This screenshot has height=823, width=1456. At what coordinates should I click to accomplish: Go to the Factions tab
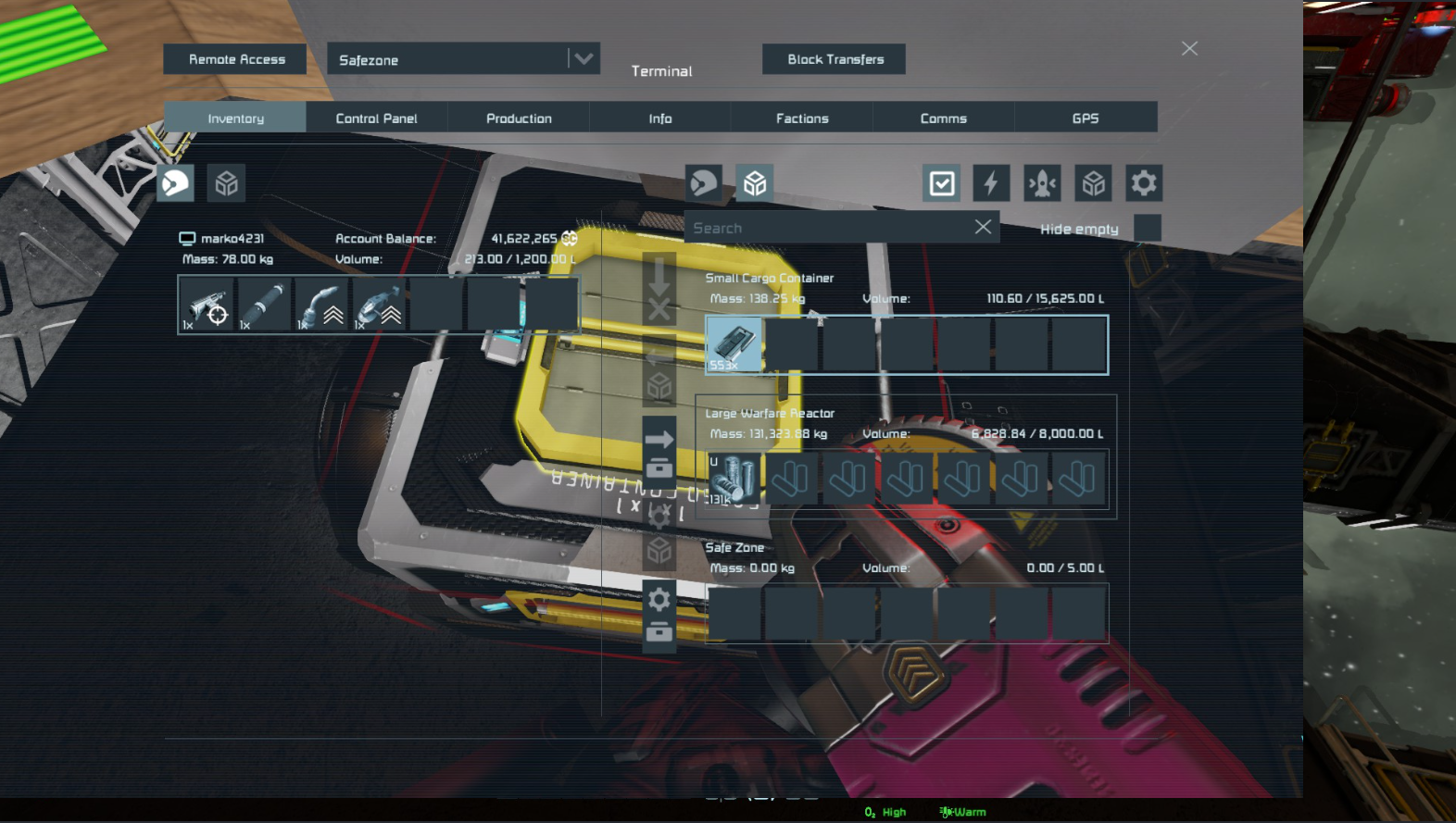tap(802, 118)
